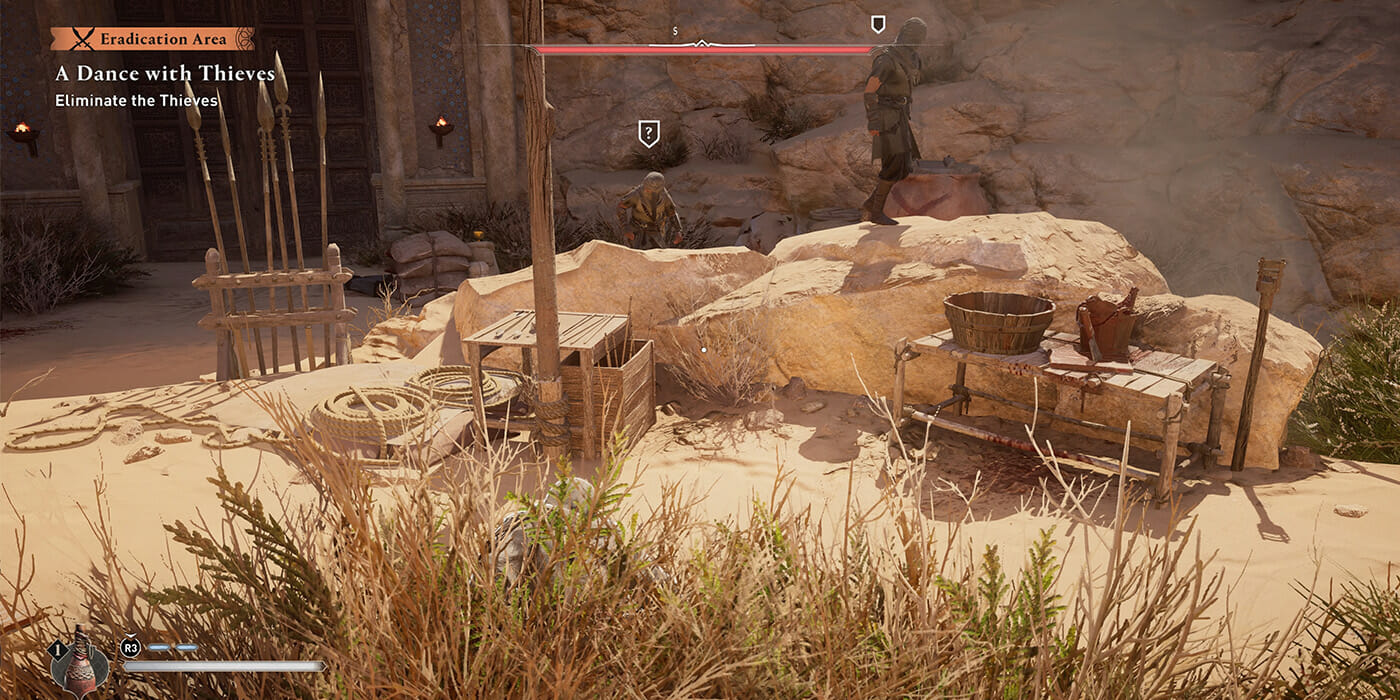
Task: Select the question mark detection marker
Action: click(649, 133)
